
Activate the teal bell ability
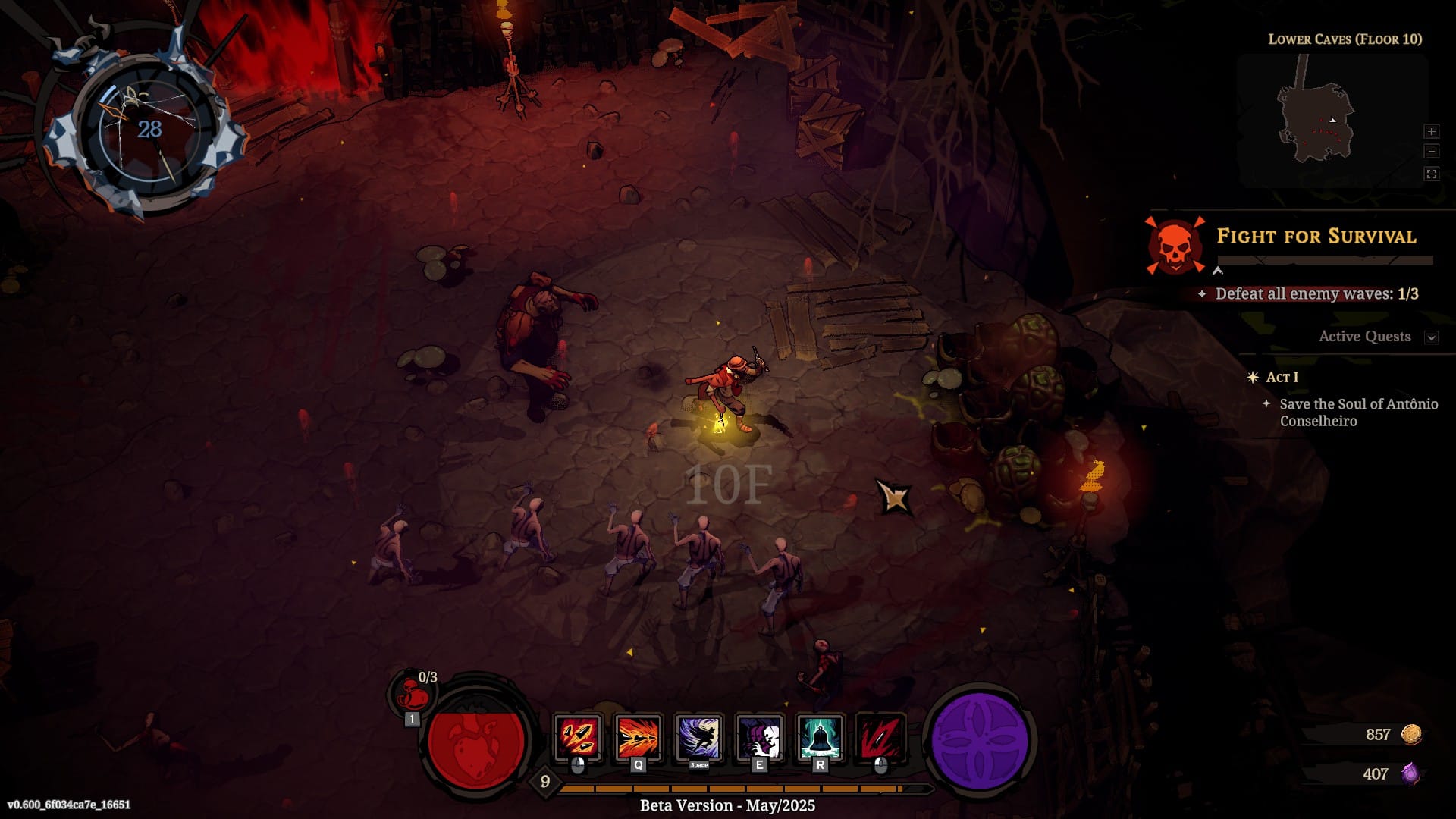coord(820,736)
